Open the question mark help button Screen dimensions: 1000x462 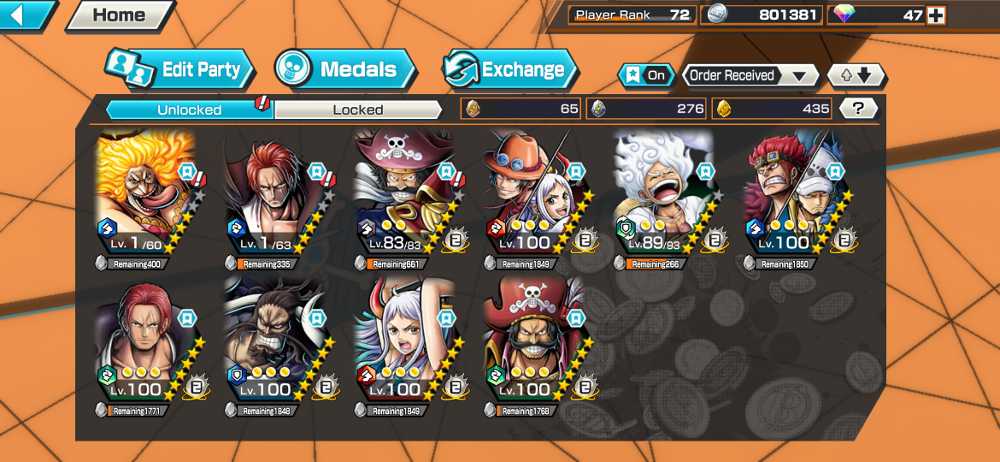click(x=858, y=108)
